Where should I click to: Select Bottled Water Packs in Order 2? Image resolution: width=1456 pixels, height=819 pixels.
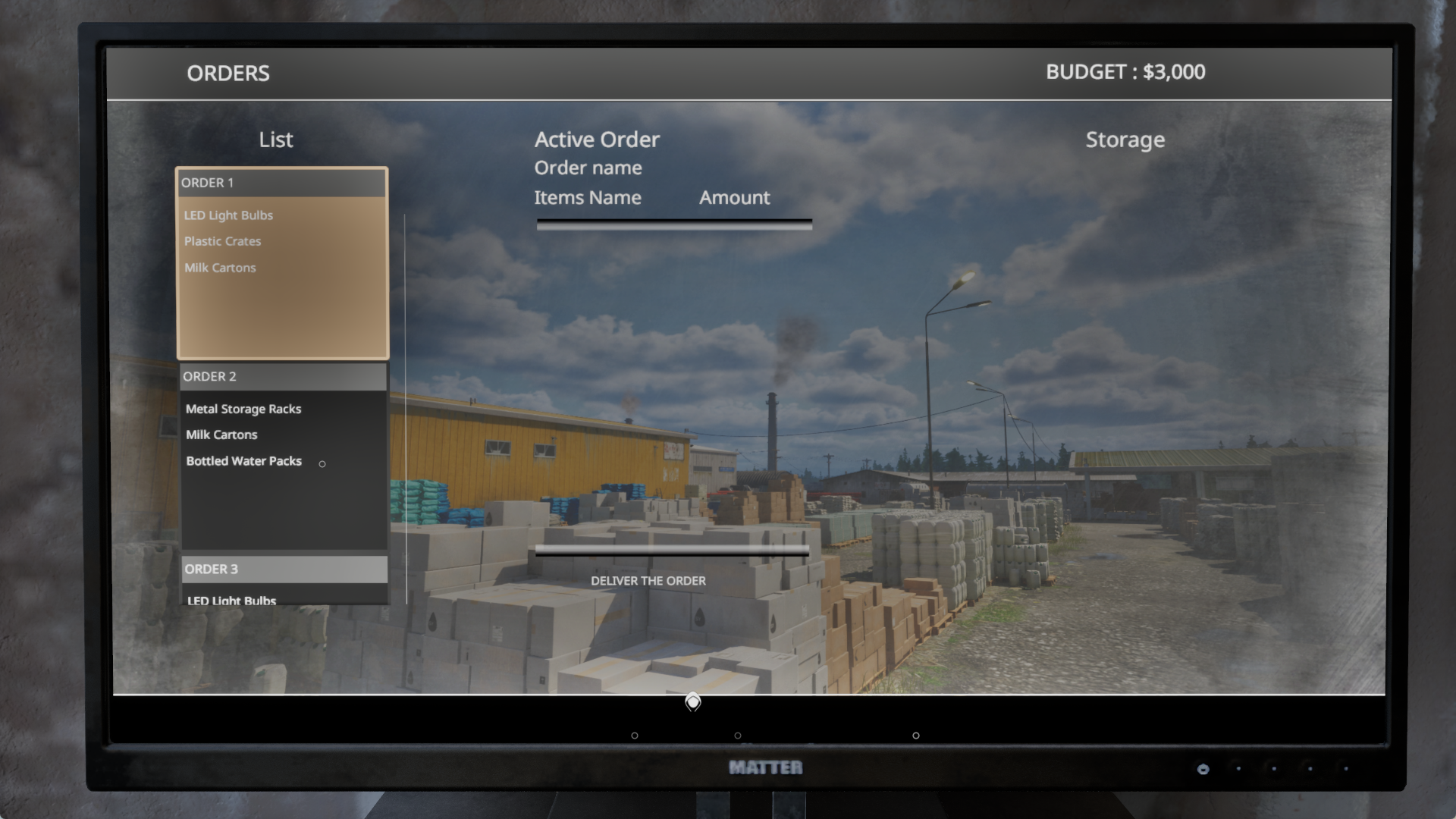pyautogui.click(x=243, y=460)
